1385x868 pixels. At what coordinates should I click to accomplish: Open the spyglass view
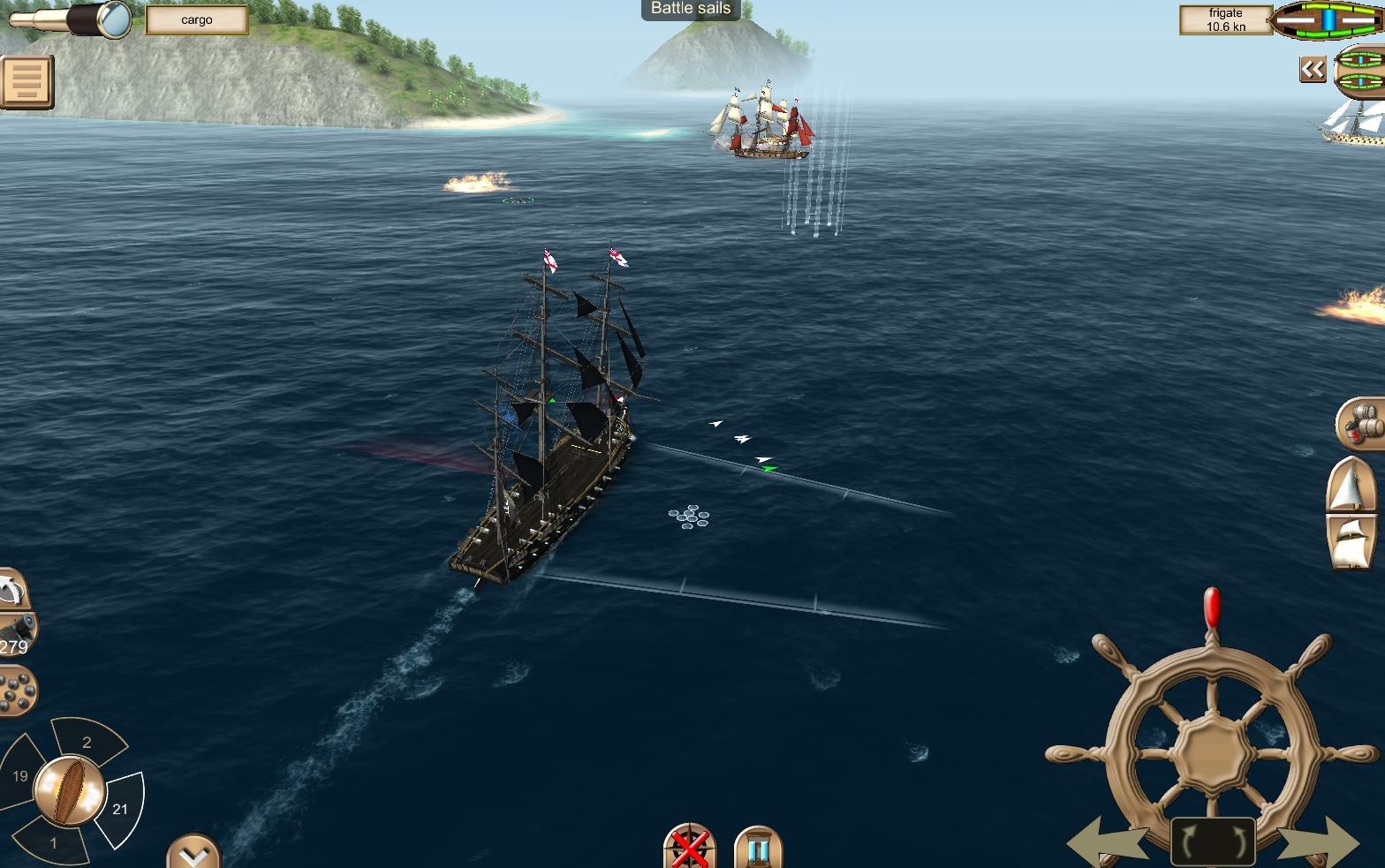[71, 20]
